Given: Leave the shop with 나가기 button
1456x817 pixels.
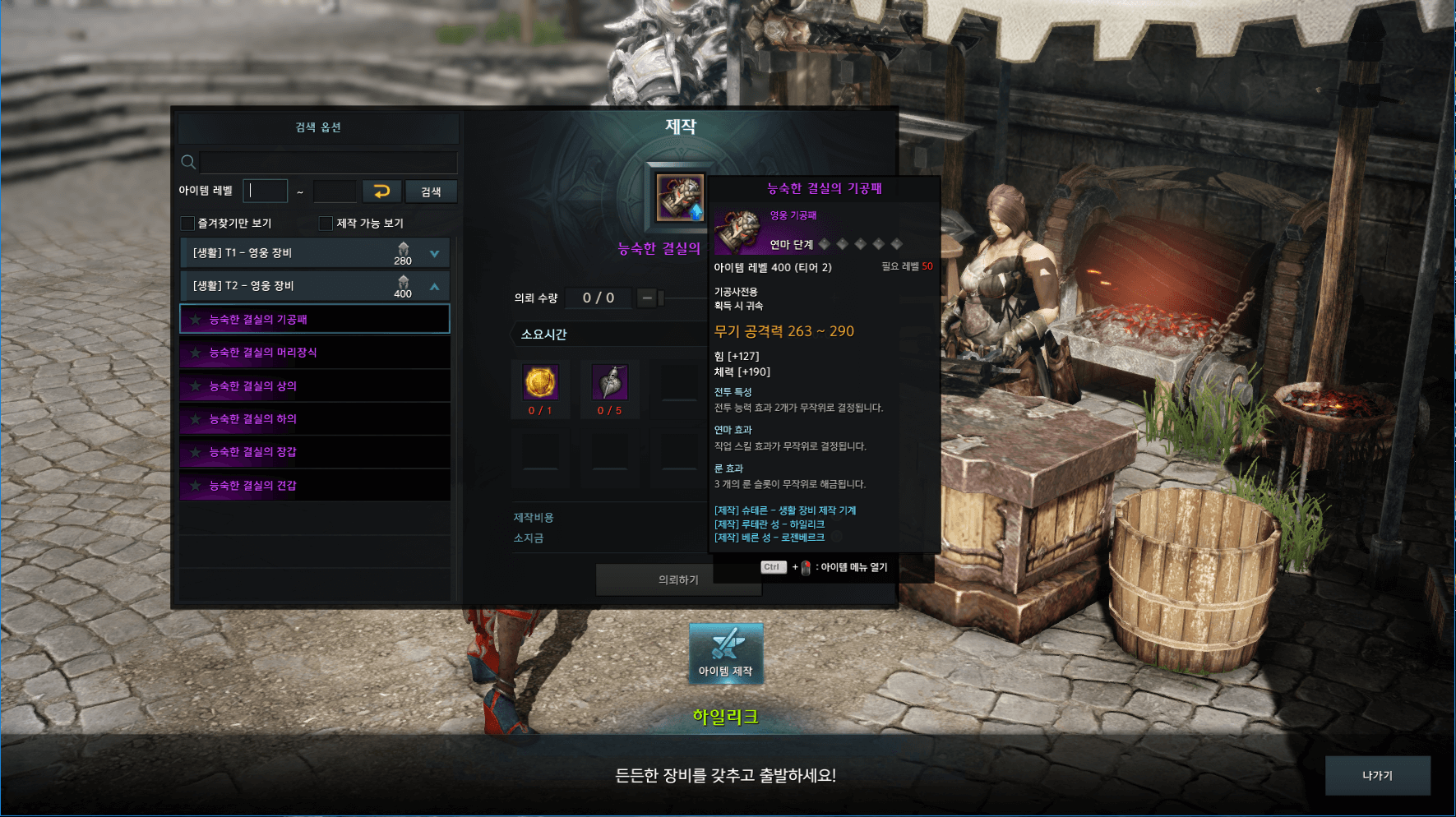Looking at the screenshot, I should (x=1377, y=775).
